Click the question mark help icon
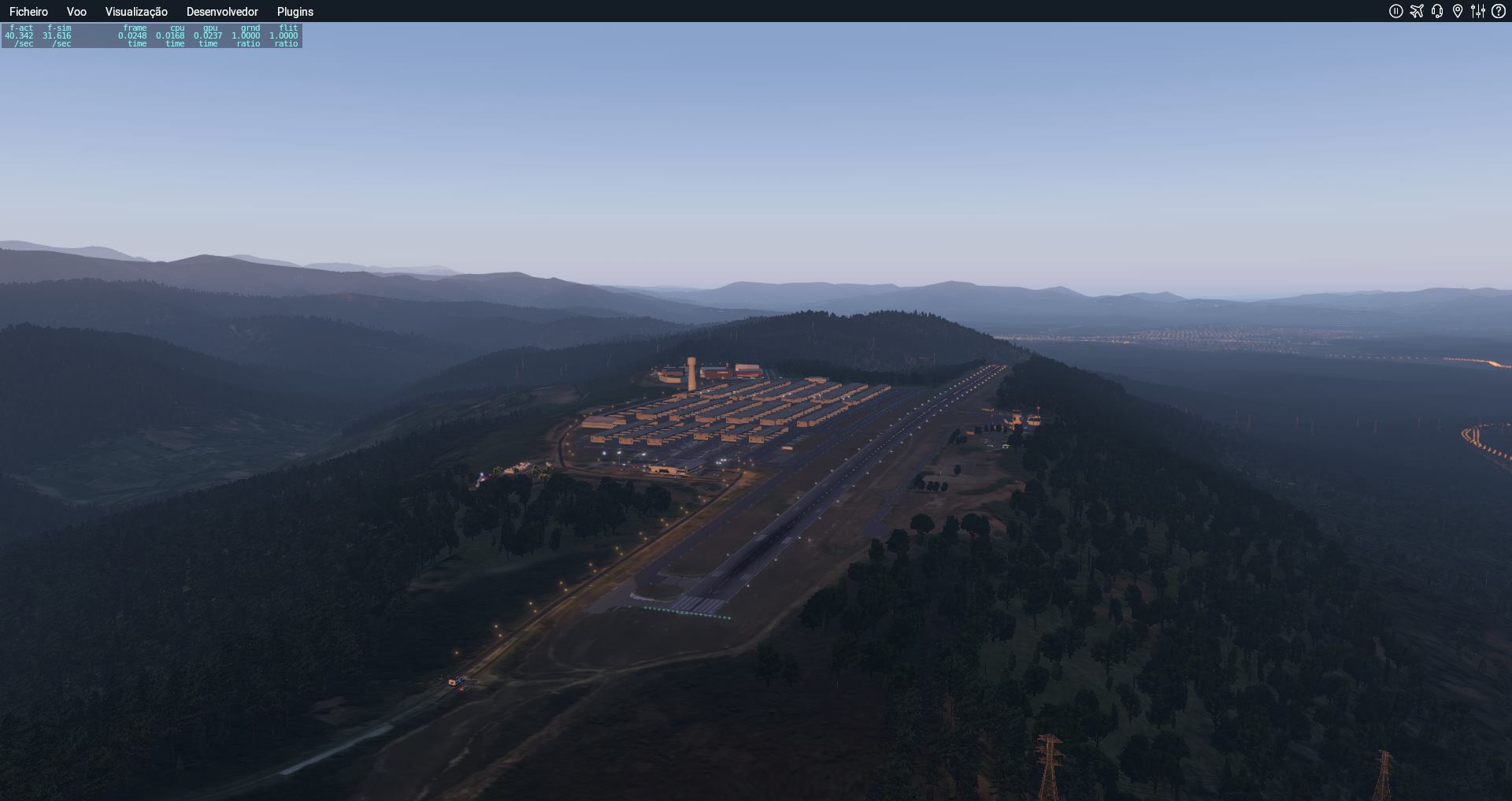1512x801 pixels. [1499, 11]
